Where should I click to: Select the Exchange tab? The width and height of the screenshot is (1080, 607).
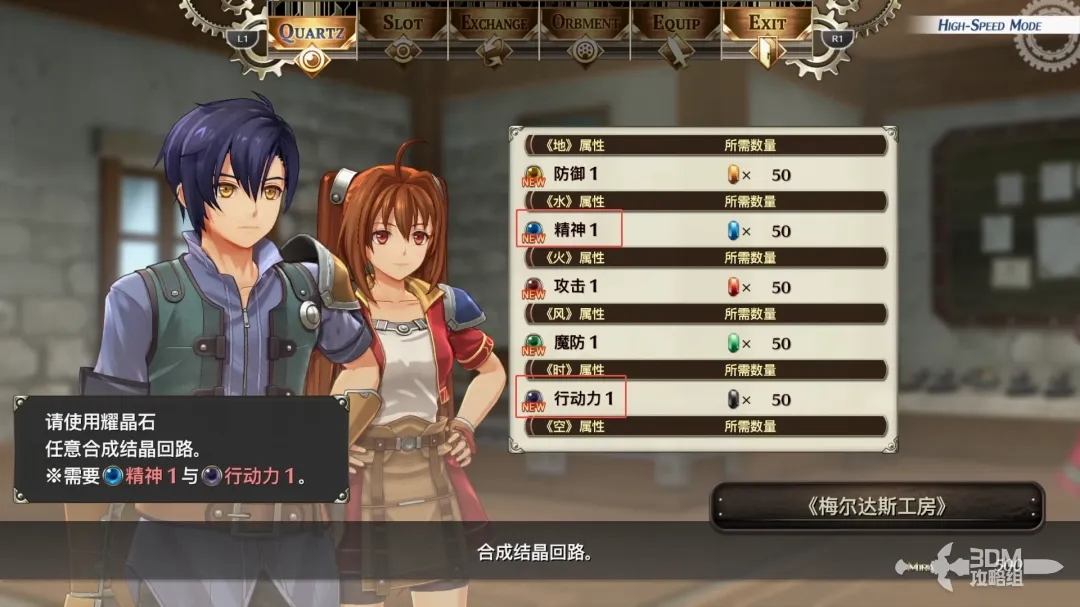493,24
